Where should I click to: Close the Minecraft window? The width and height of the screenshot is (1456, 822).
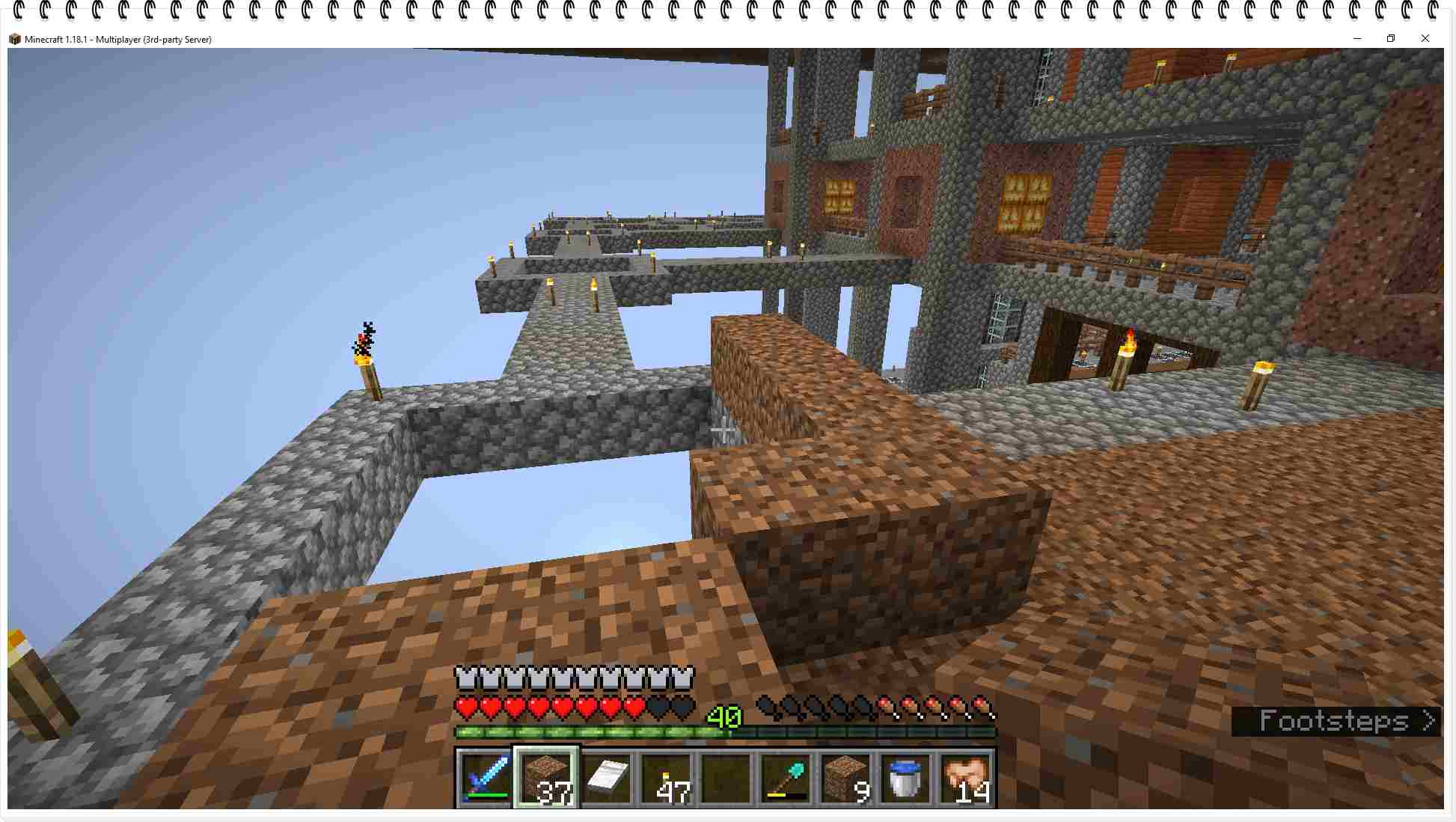coord(1425,38)
